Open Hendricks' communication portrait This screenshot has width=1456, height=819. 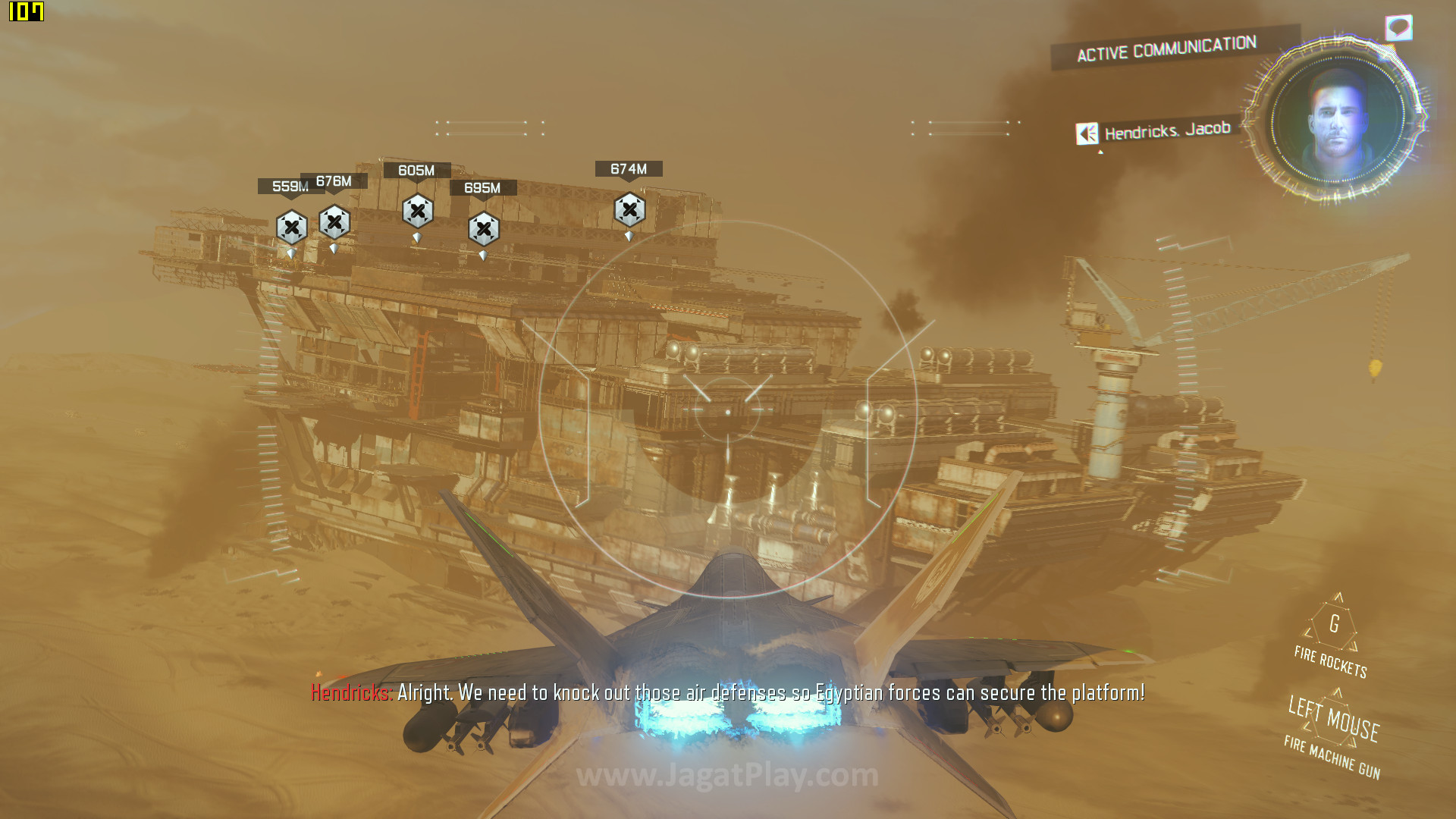pos(1337,119)
